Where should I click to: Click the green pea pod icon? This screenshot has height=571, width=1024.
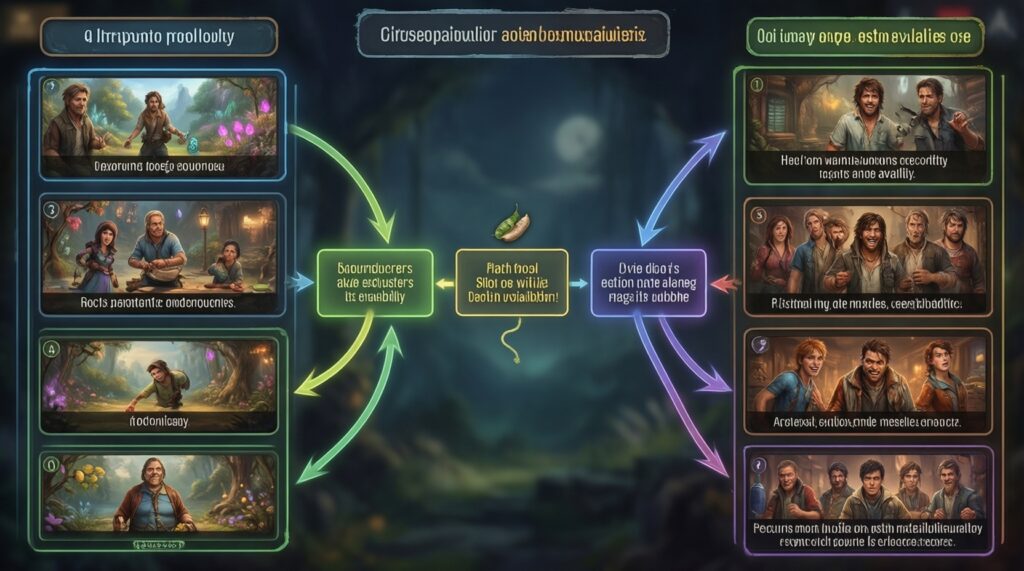(x=512, y=224)
